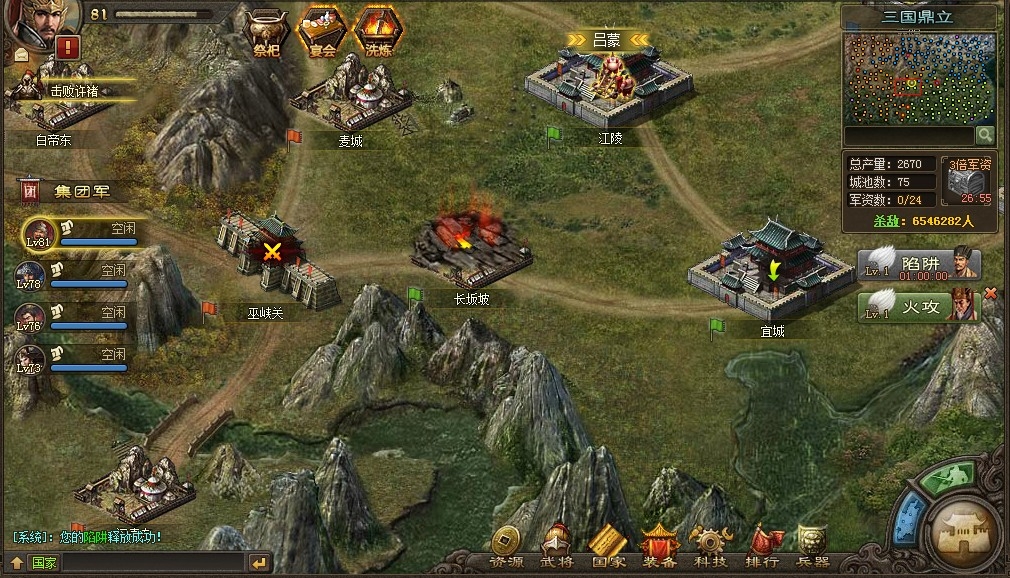Click the chat send arrow button

pos(258,562)
